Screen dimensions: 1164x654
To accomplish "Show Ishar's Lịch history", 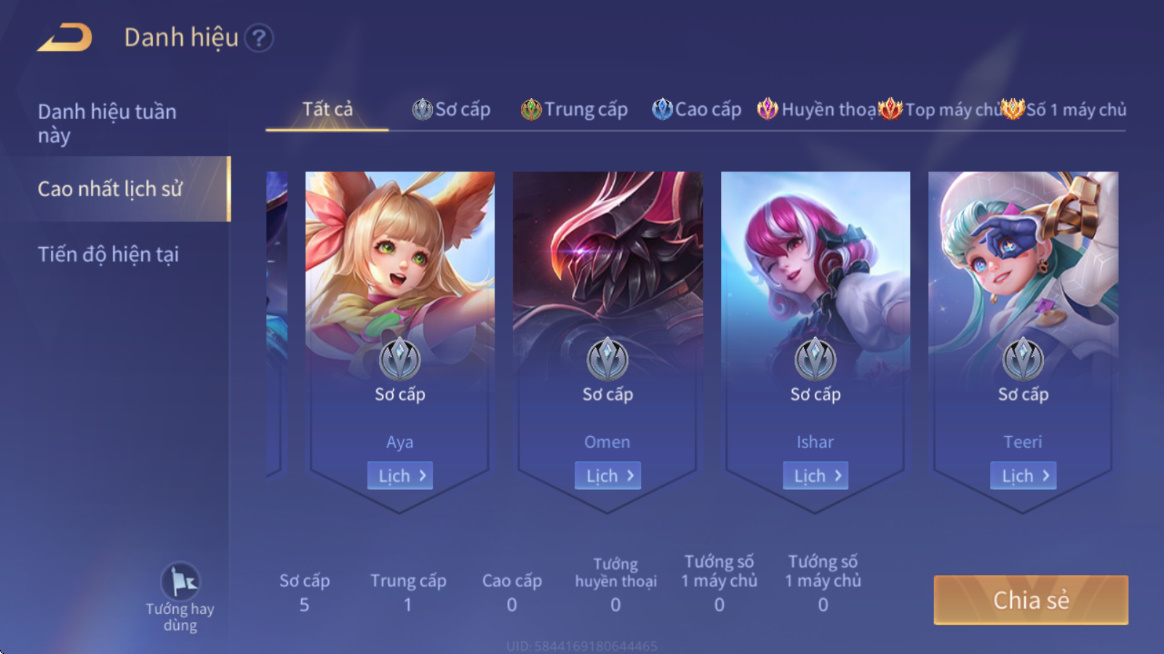I will pos(816,476).
